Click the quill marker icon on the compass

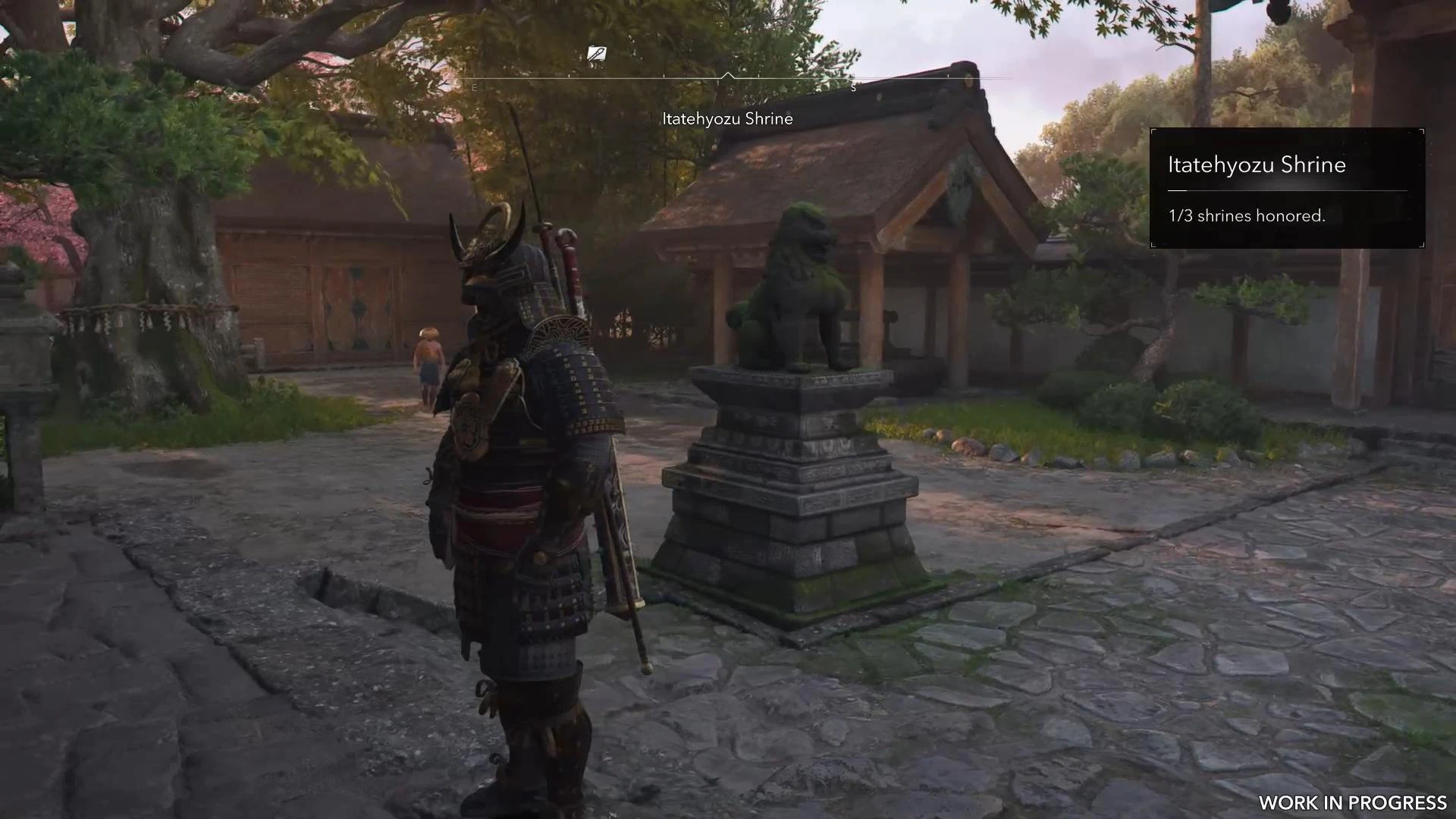pyautogui.click(x=595, y=53)
